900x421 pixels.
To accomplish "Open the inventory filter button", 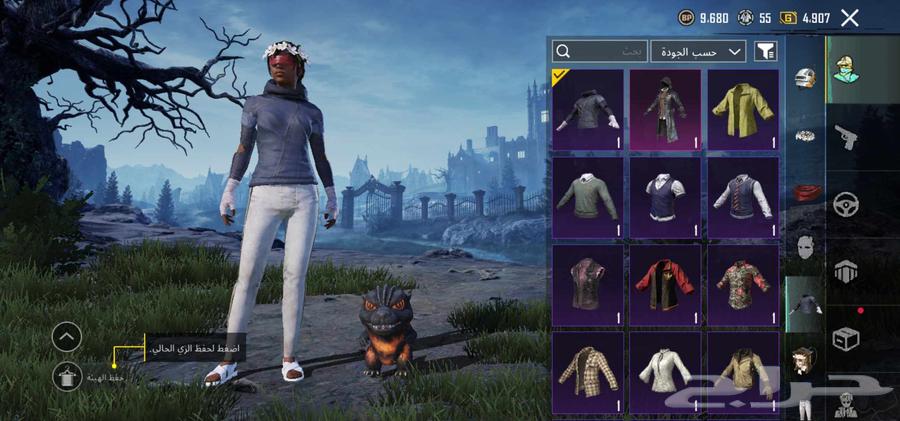I will click(x=766, y=51).
